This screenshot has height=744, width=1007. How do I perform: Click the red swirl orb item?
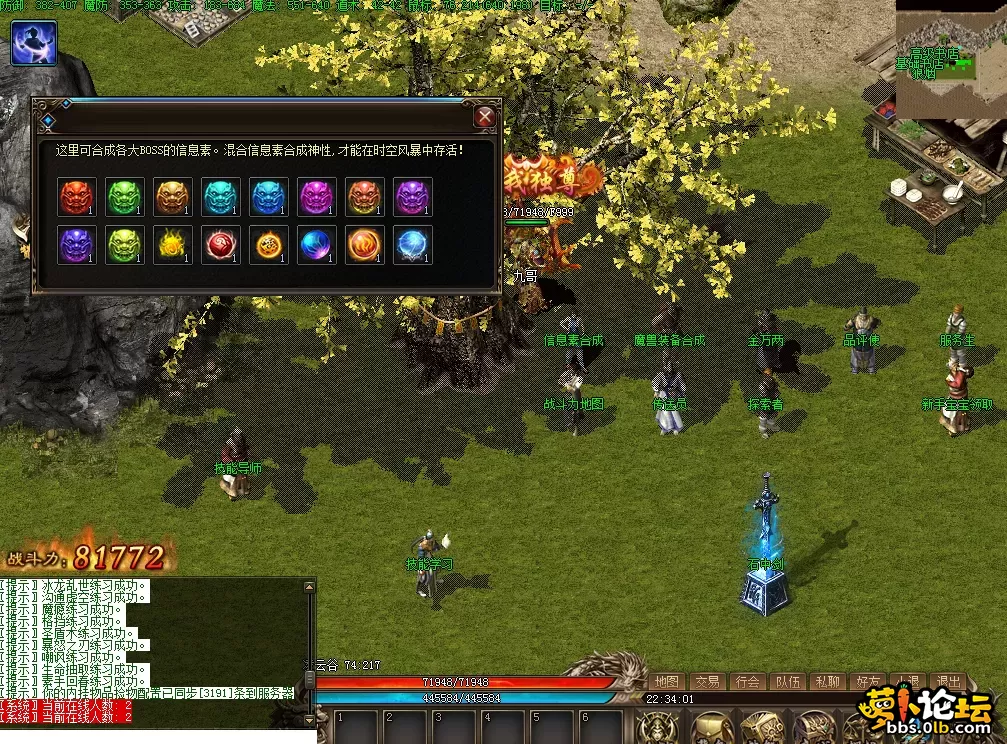tap(221, 245)
